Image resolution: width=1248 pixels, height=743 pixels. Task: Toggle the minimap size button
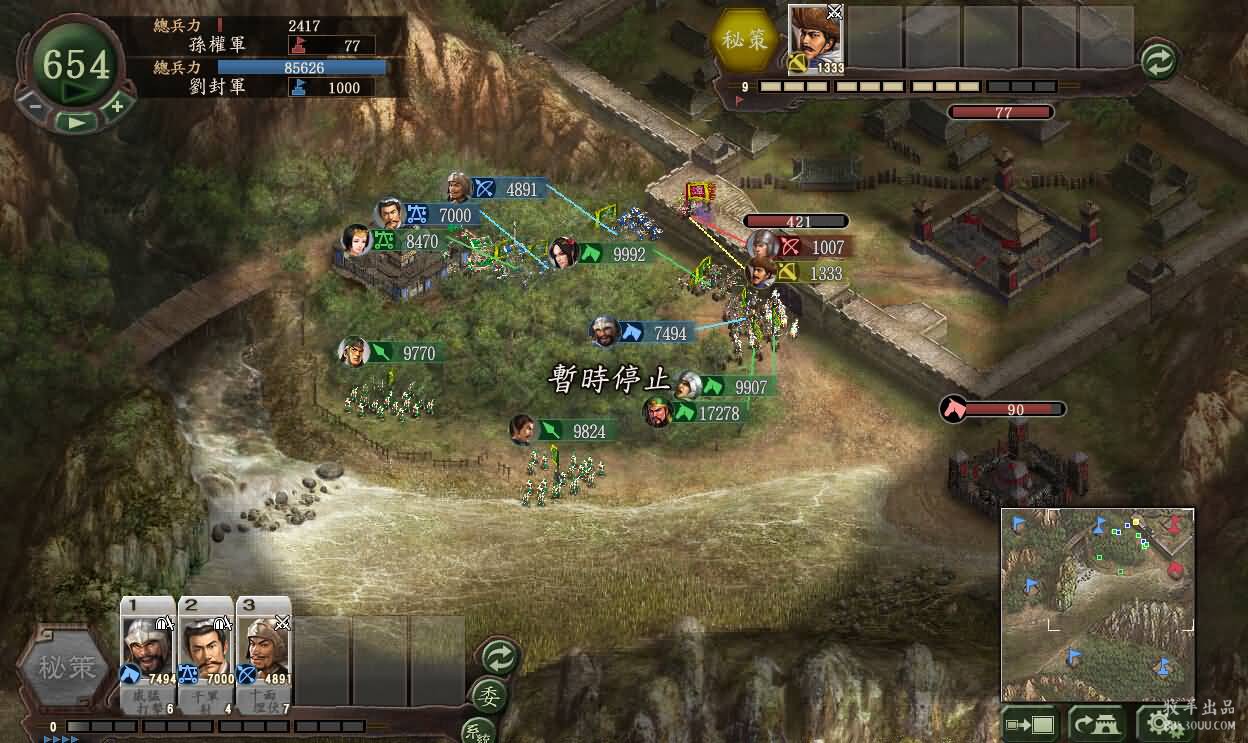click(x=1030, y=723)
